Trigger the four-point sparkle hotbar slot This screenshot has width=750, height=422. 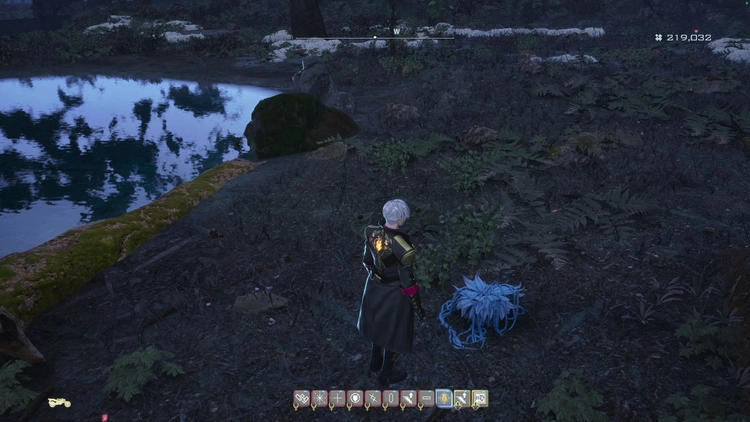pyautogui.click(x=373, y=399)
